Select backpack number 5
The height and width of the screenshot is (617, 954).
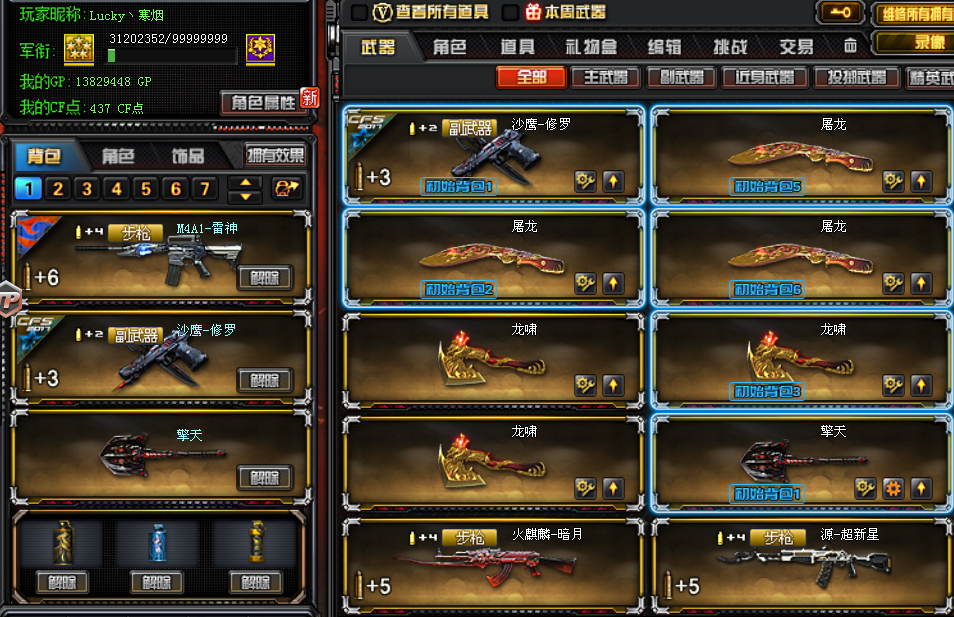[146, 189]
